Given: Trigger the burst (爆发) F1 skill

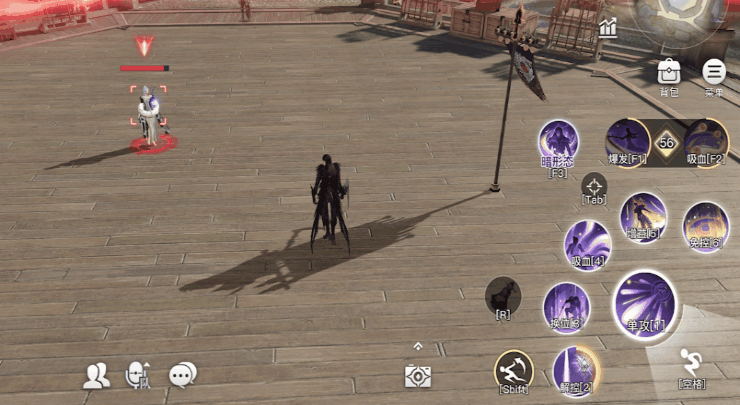Looking at the screenshot, I should point(627,139).
